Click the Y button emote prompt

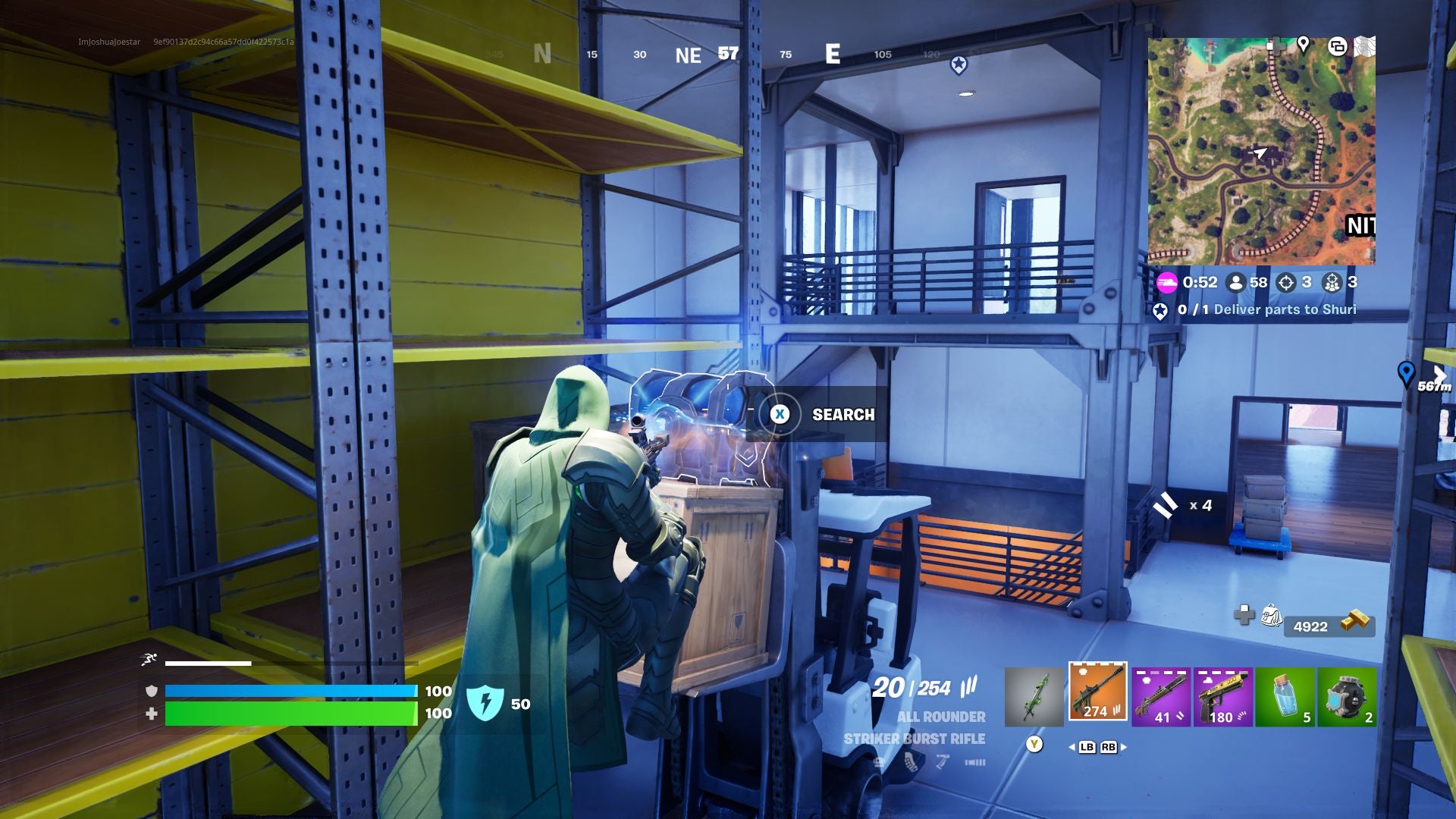pyautogui.click(x=1033, y=745)
